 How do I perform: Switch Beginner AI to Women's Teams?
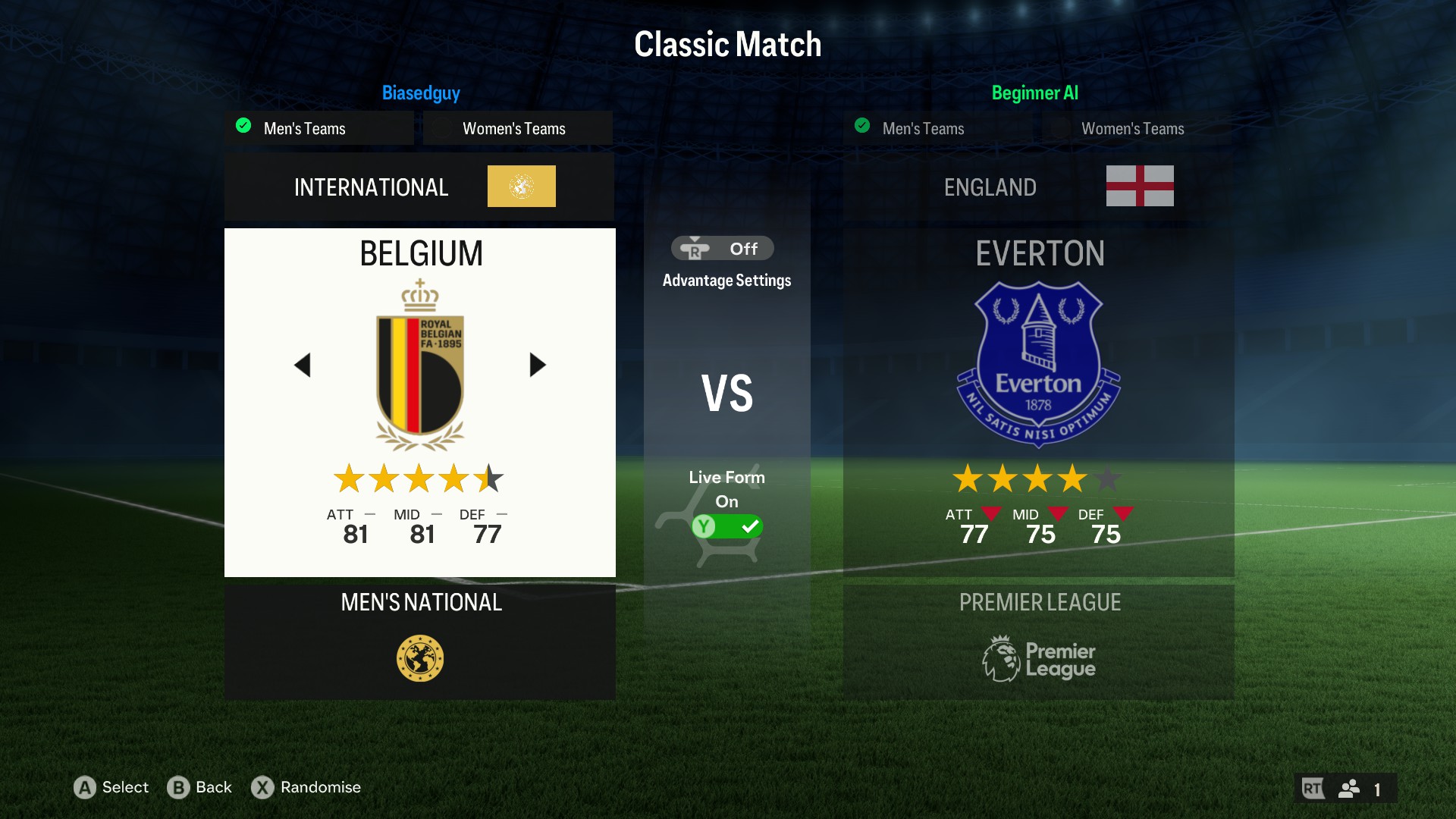tap(1133, 128)
